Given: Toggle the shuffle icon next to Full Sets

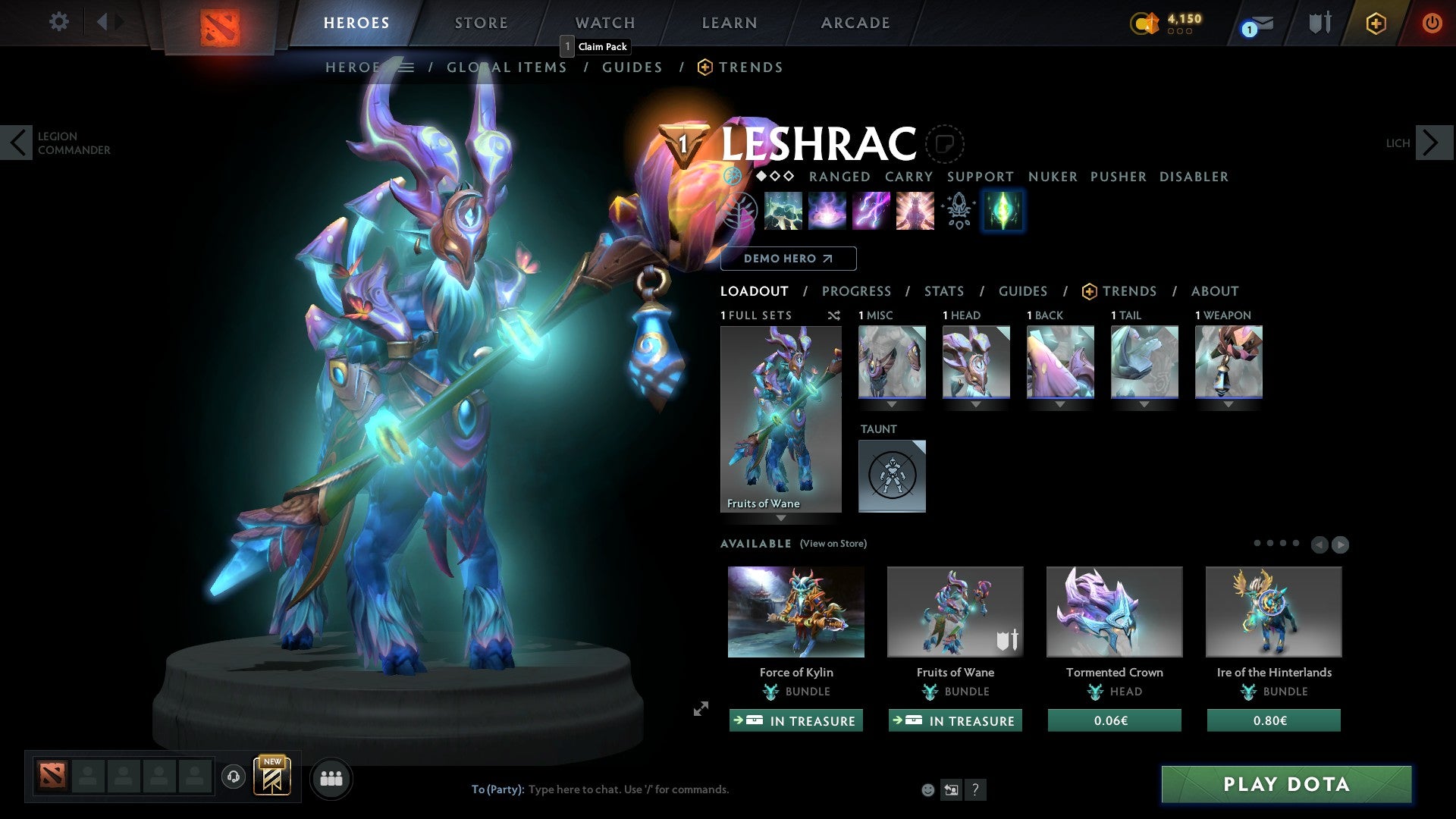Looking at the screenshot, I should pos(834,315).
